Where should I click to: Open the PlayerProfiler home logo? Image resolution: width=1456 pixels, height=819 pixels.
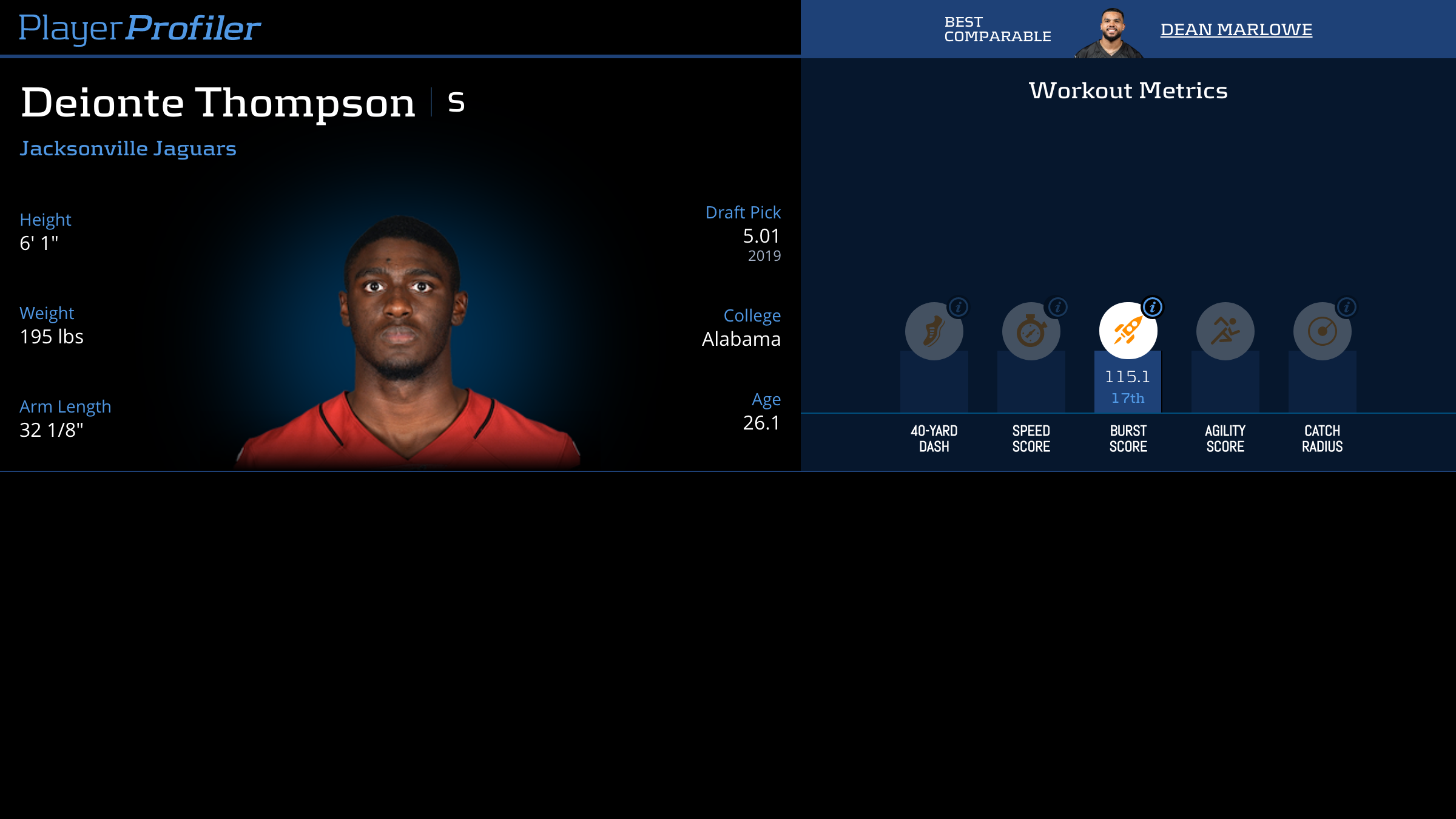[x=140, y=29]
